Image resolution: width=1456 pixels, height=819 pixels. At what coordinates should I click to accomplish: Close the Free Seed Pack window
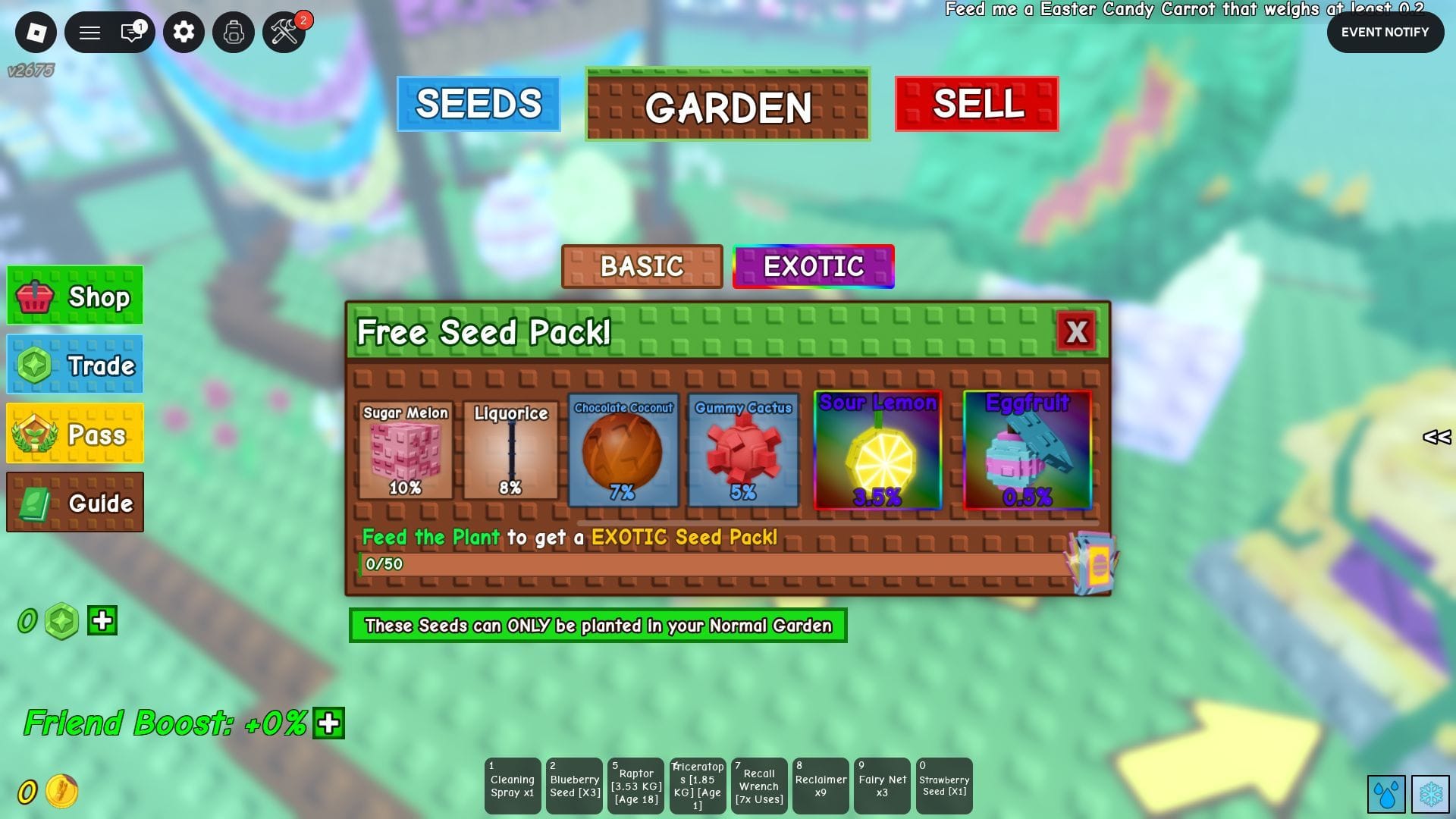(1076, 331)
